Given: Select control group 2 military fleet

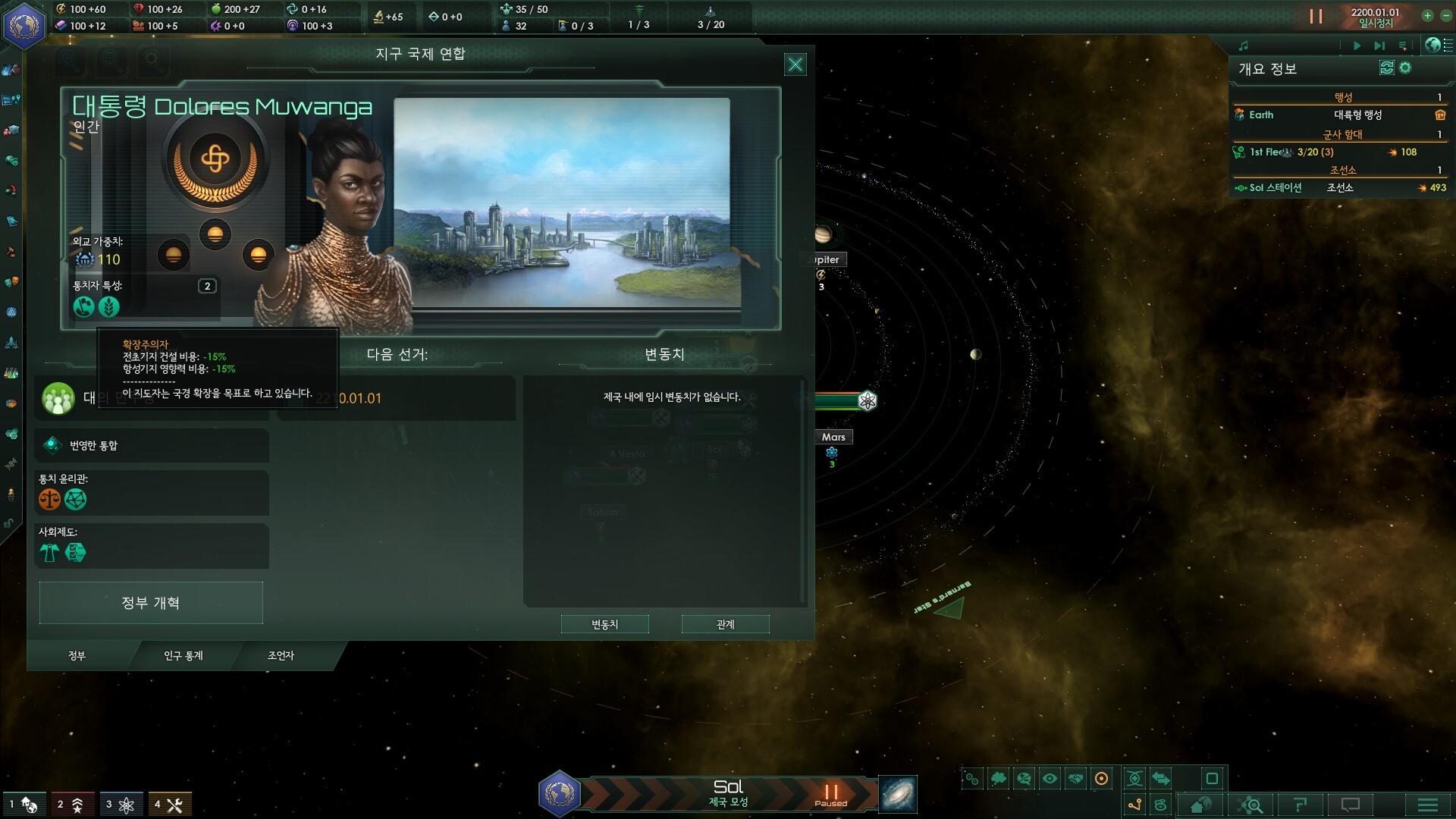Looking at the screenshot, I should (x=71, y=805).
